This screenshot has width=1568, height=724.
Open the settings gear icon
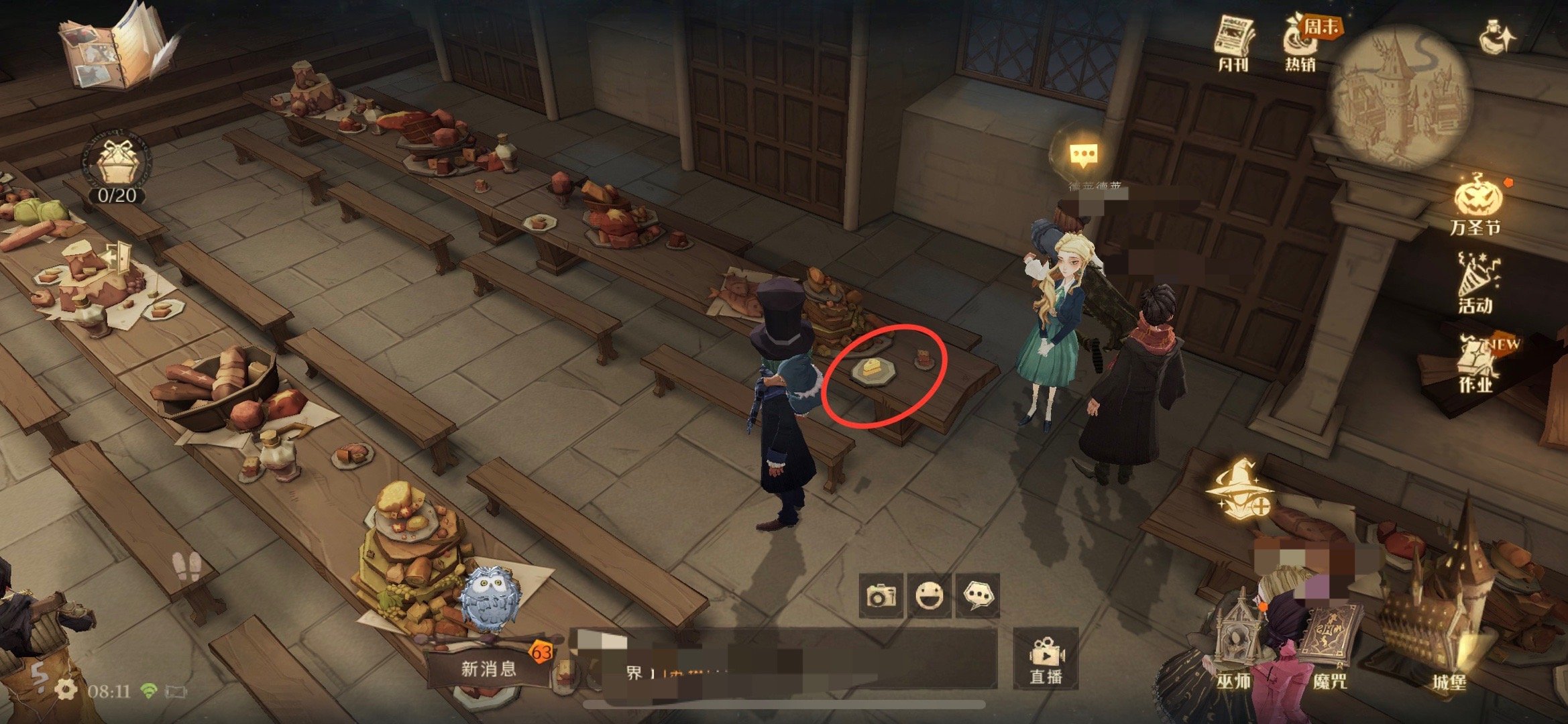66,689
